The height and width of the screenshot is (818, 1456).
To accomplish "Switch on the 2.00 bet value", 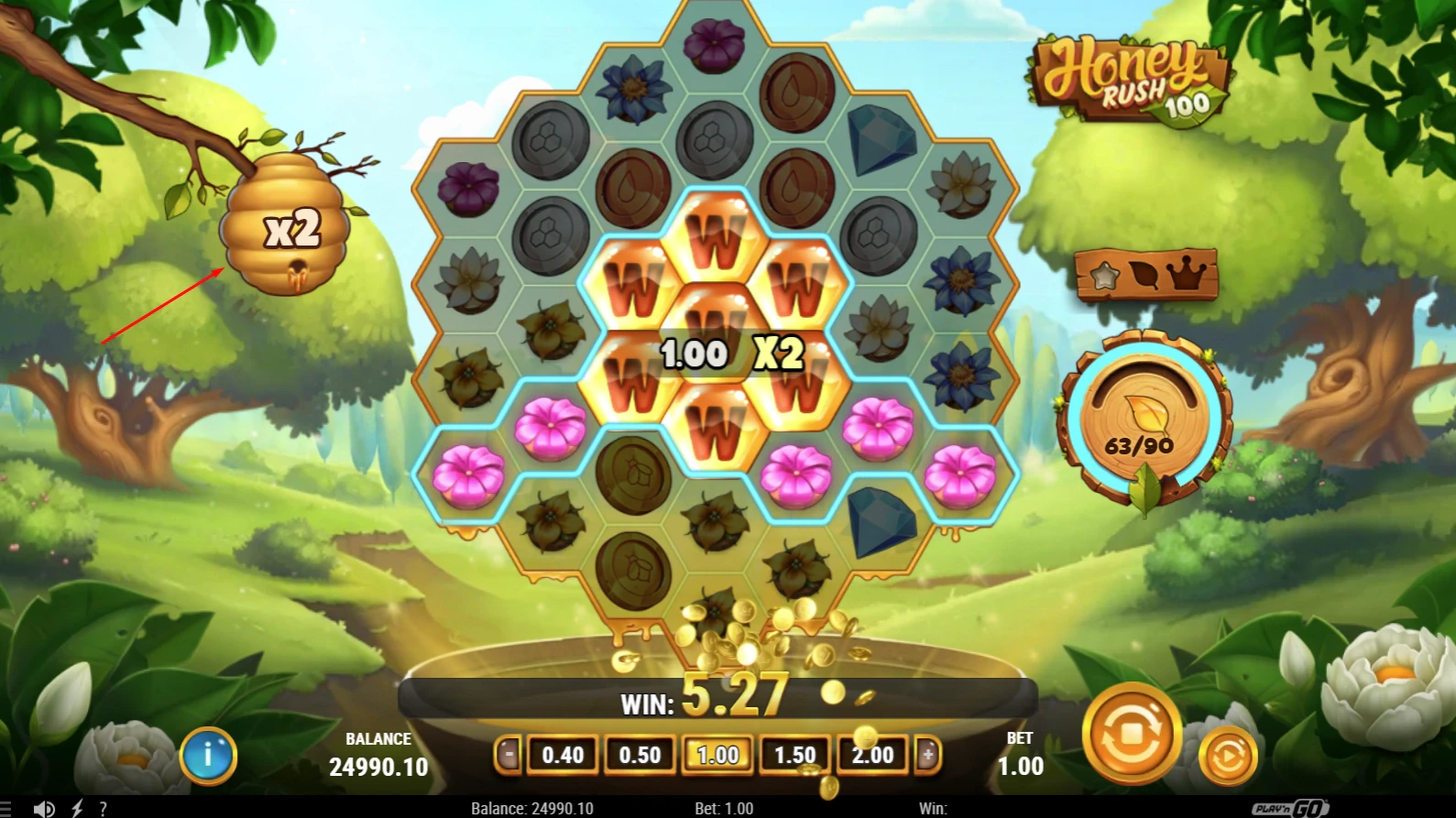I will (872, 756).
